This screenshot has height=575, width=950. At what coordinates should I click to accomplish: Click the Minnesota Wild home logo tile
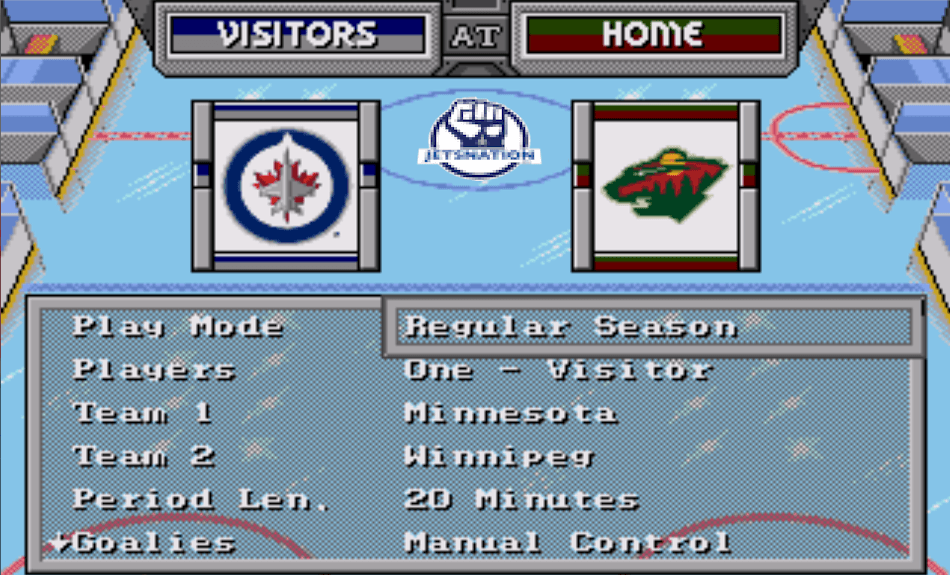pyautogui.click(x=665, y=185)
